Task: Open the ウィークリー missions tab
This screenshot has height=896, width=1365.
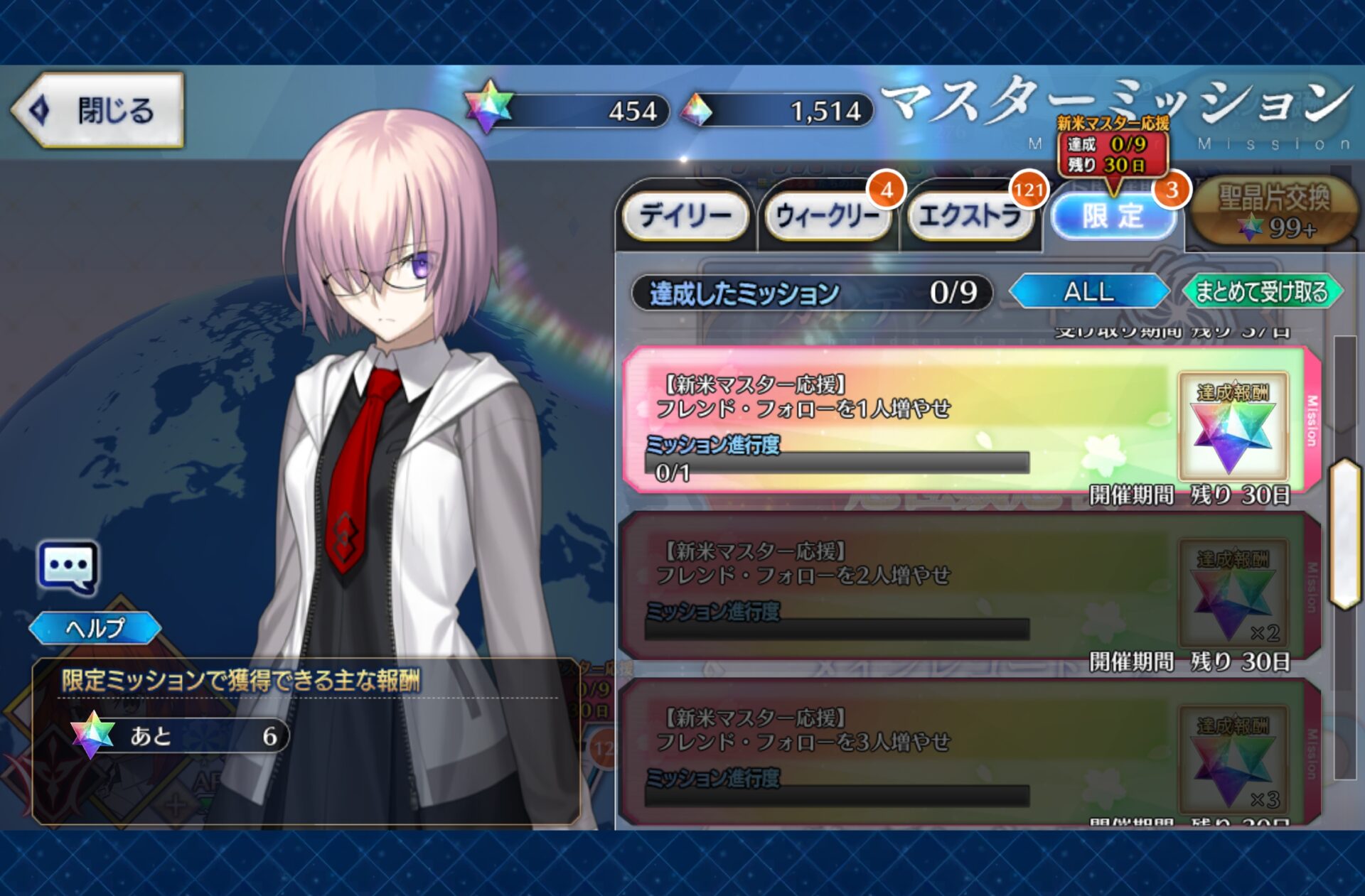Action: (x=827, y=215)
